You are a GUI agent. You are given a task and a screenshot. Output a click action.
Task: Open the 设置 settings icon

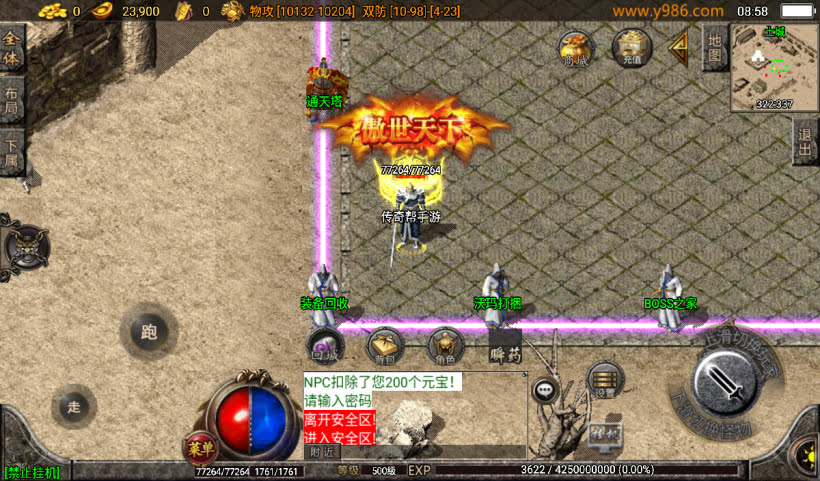point(605,379)
